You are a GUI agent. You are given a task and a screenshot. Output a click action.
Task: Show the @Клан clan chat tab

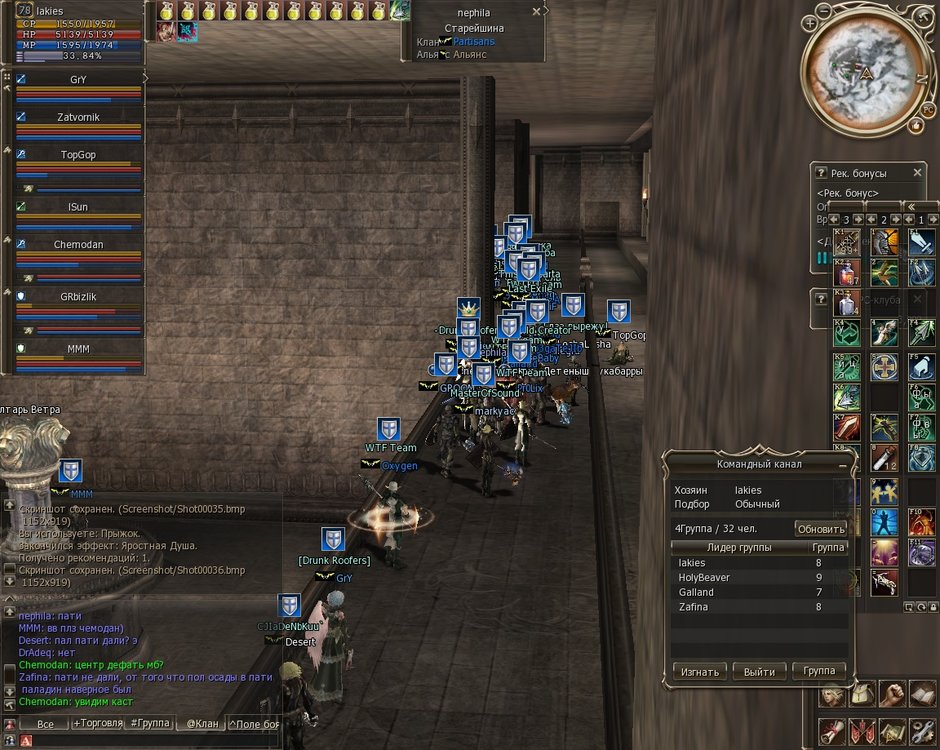coord(201,723)
